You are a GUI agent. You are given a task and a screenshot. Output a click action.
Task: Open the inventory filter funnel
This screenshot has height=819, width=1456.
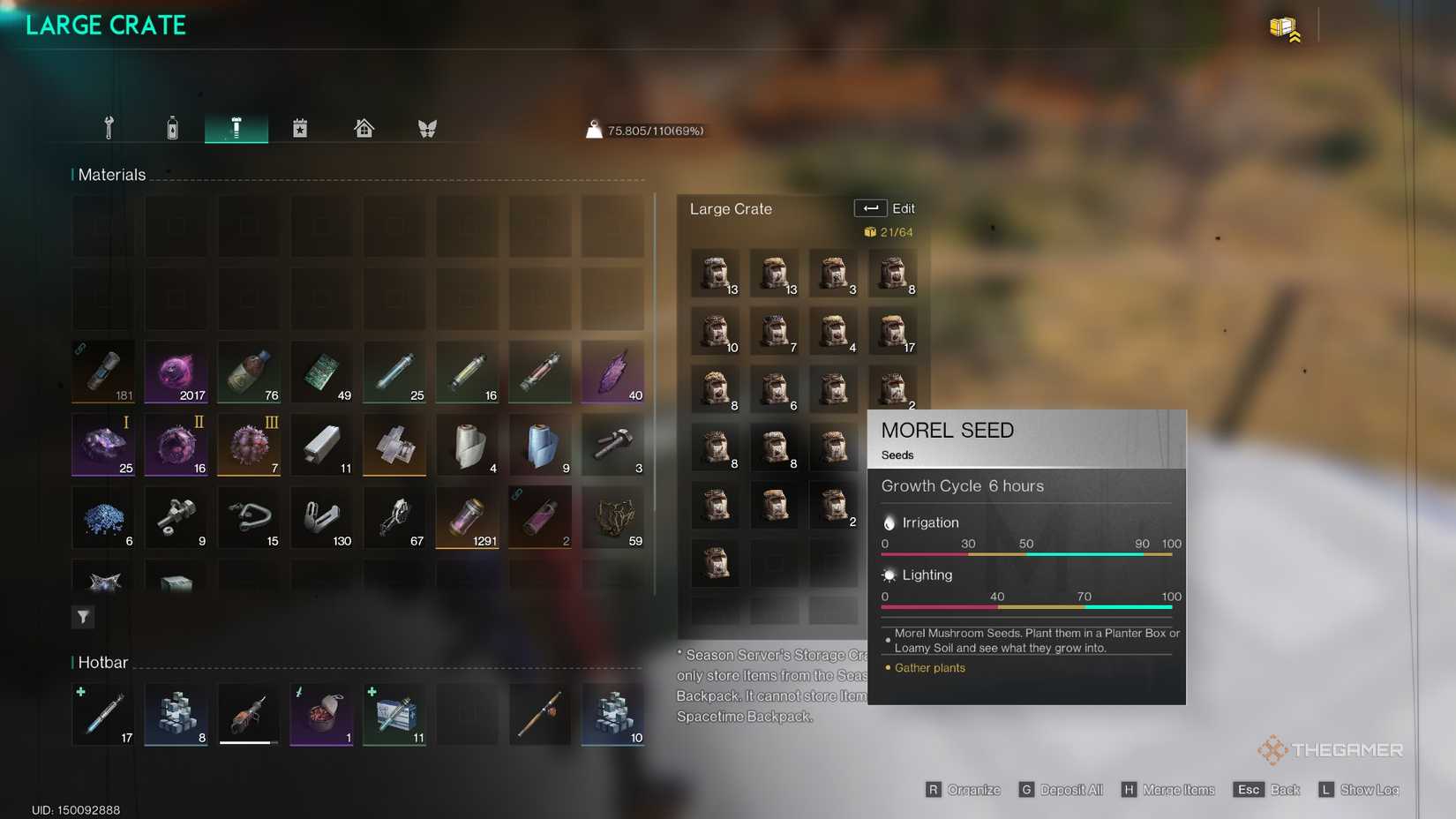pyautogui.click(x=83, y=617)
